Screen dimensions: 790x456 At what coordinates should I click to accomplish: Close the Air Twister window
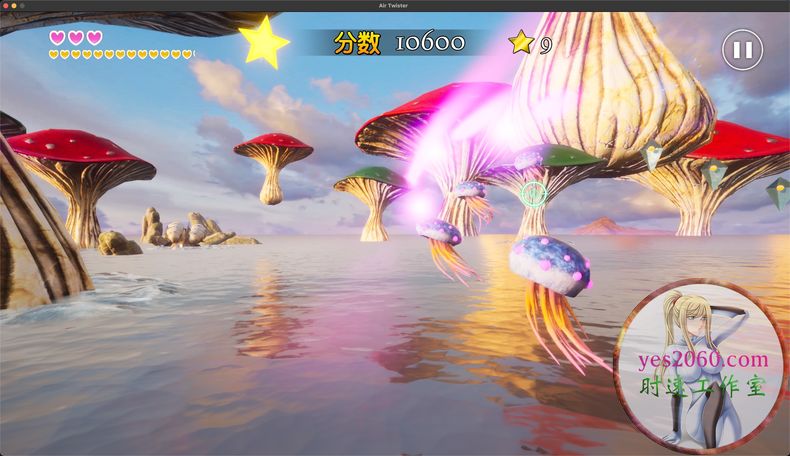pyautogui.click(x=6, y=6)
